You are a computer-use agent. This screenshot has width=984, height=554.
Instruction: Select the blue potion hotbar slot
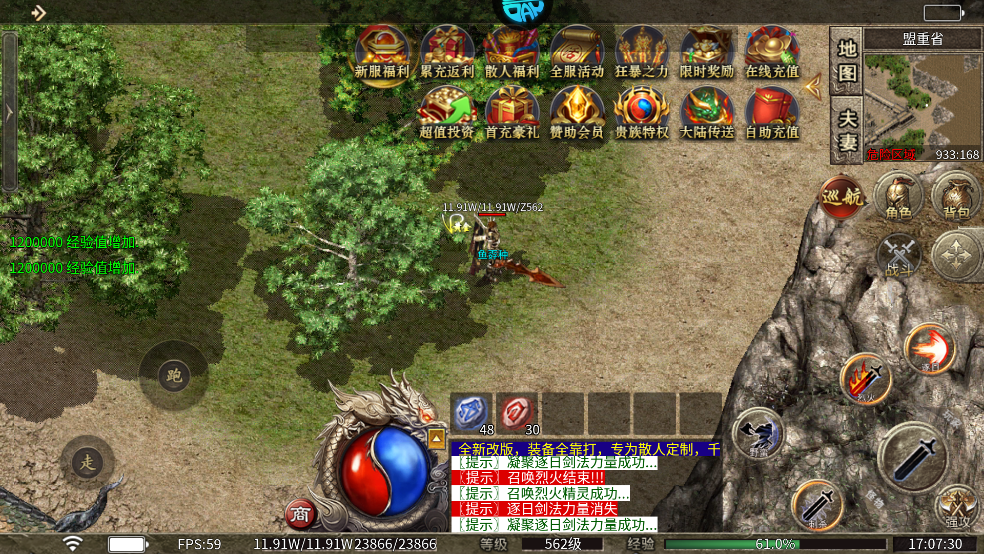click(469, 411)
